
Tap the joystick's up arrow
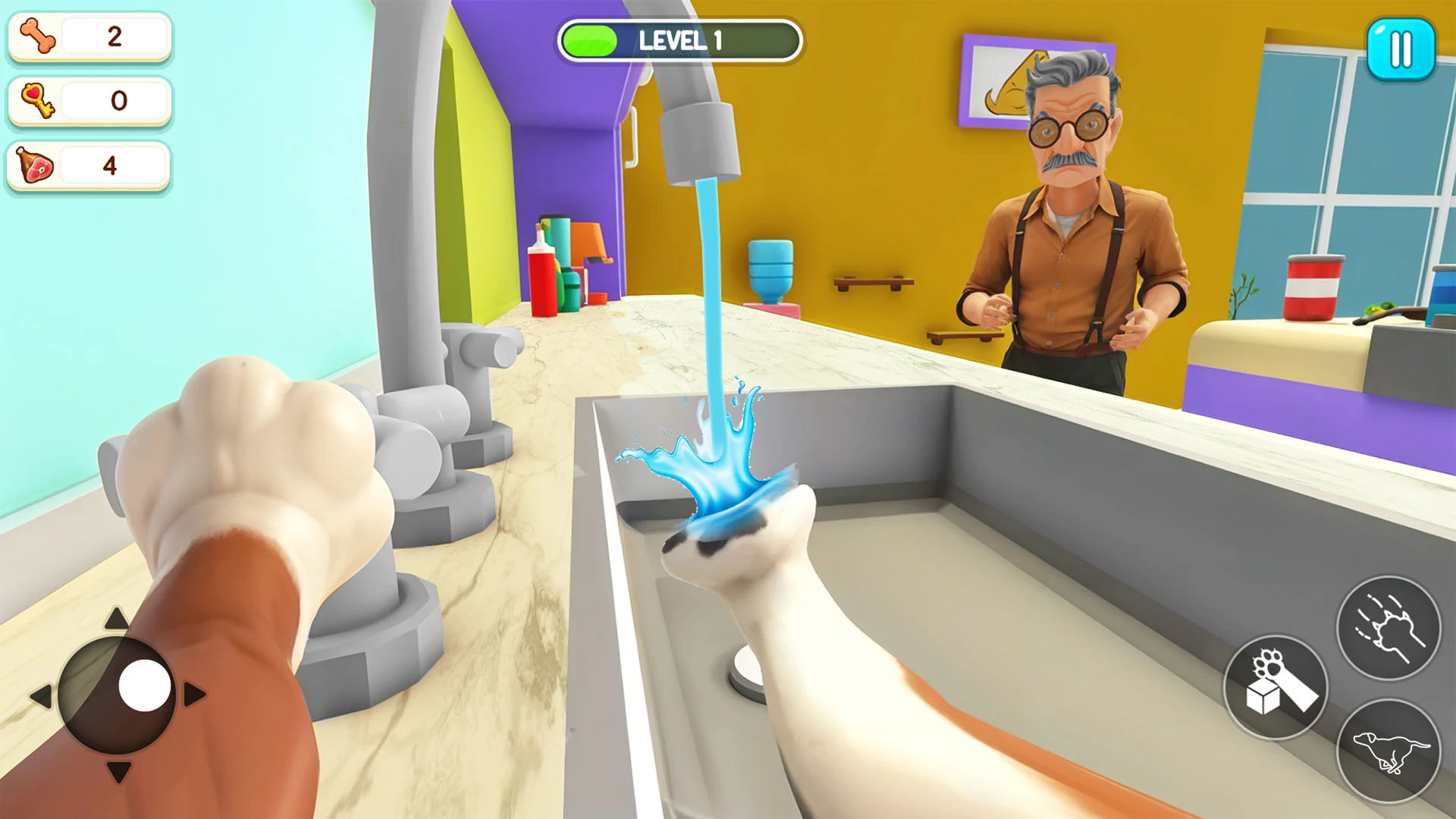coord(116,619)
